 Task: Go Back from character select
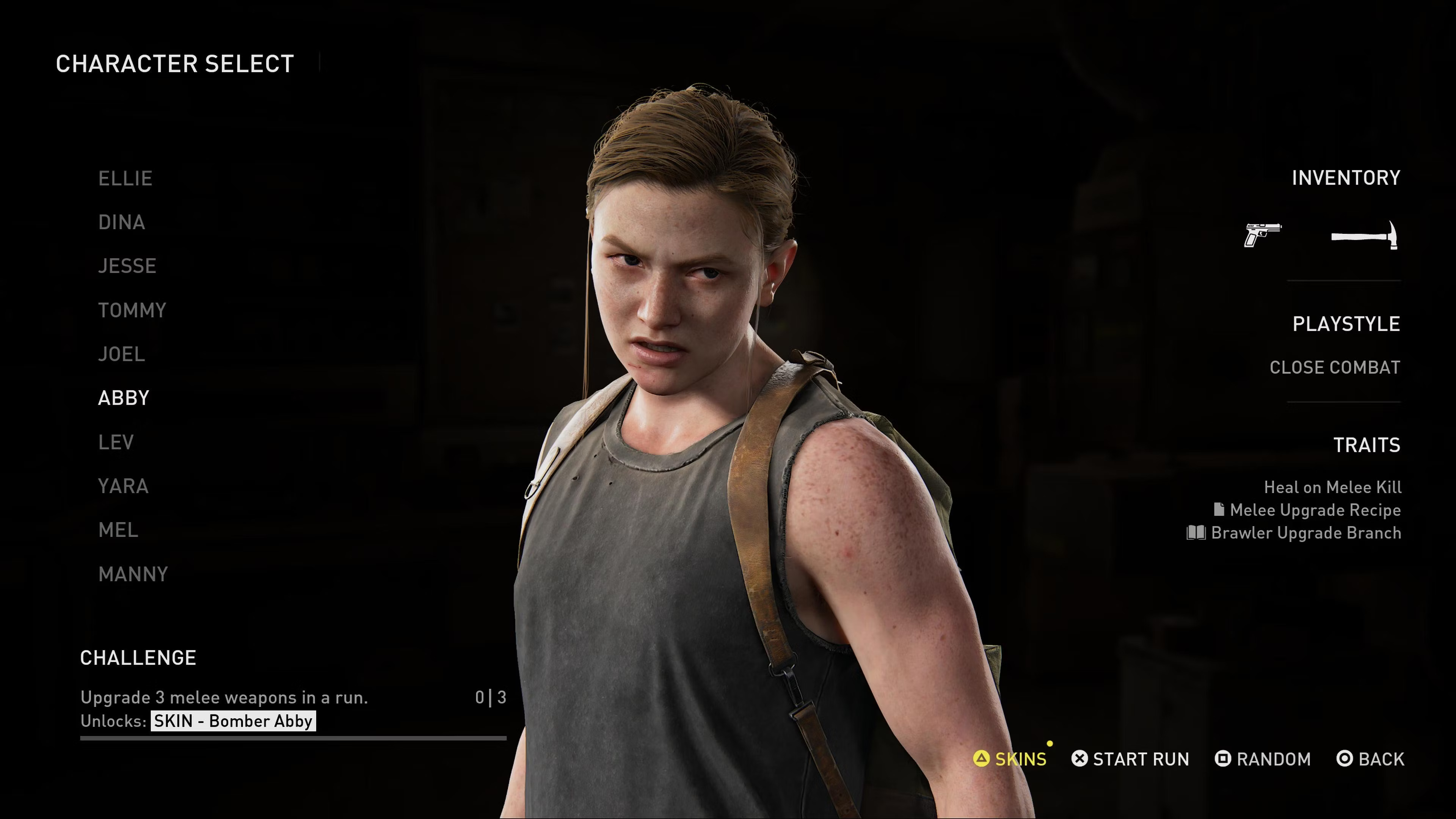[x=1370, y=759]
